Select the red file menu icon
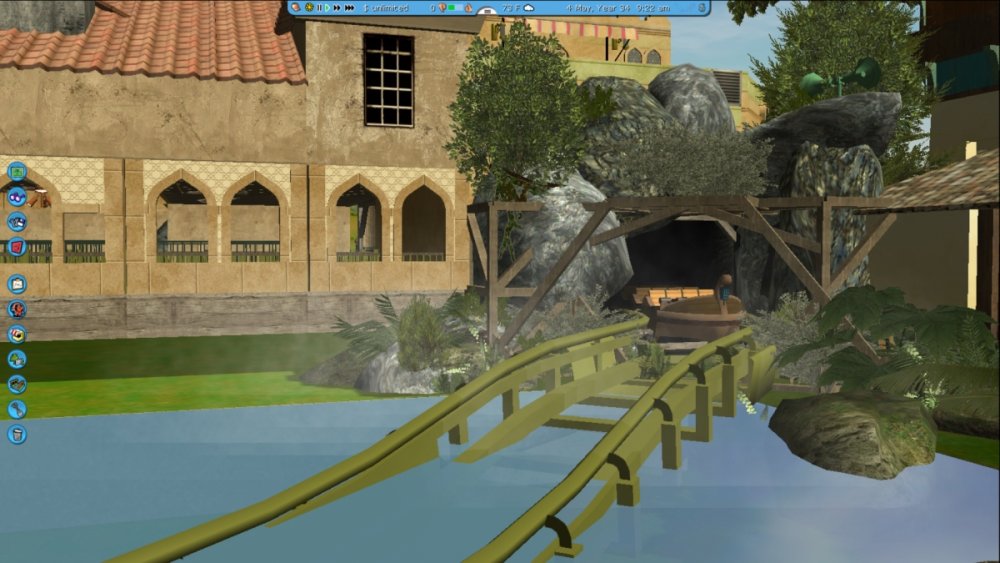Screen dimensions: 1000x563 [x=17, y=246]
